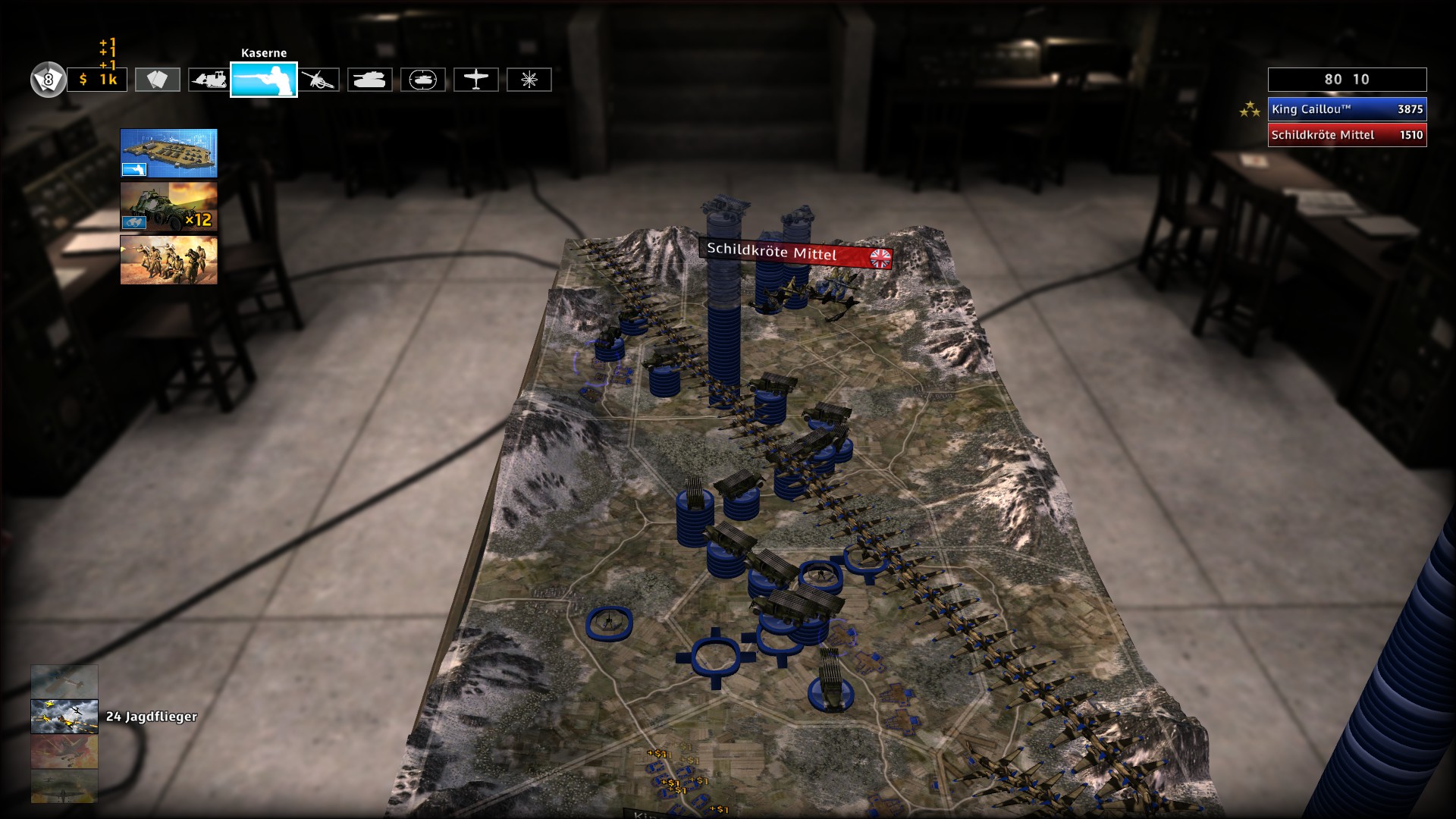Viewport: 1456px width, 819px height.
Task: Select the Kaserne blueprint build card
Action: coord(168,152)
